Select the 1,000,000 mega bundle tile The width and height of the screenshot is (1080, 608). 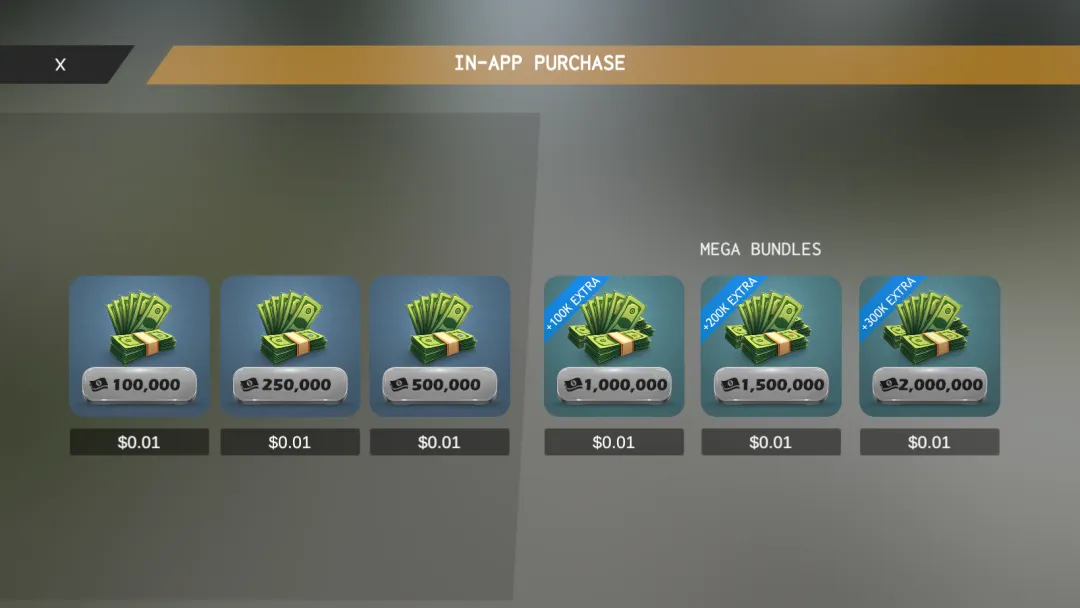614,346
